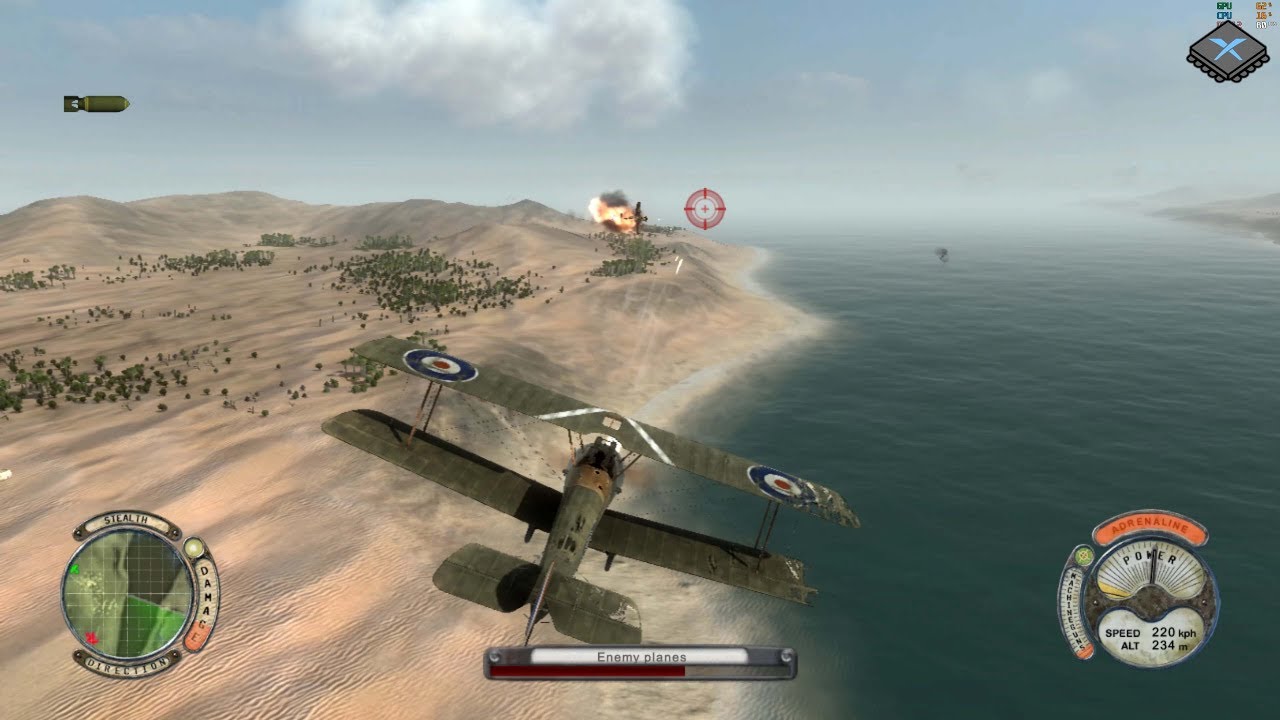Image resolution: width=1280 pixels, height=720 pixels.
Task: Activate the Adrenaline gauge
Action: tap(1149, 528)
